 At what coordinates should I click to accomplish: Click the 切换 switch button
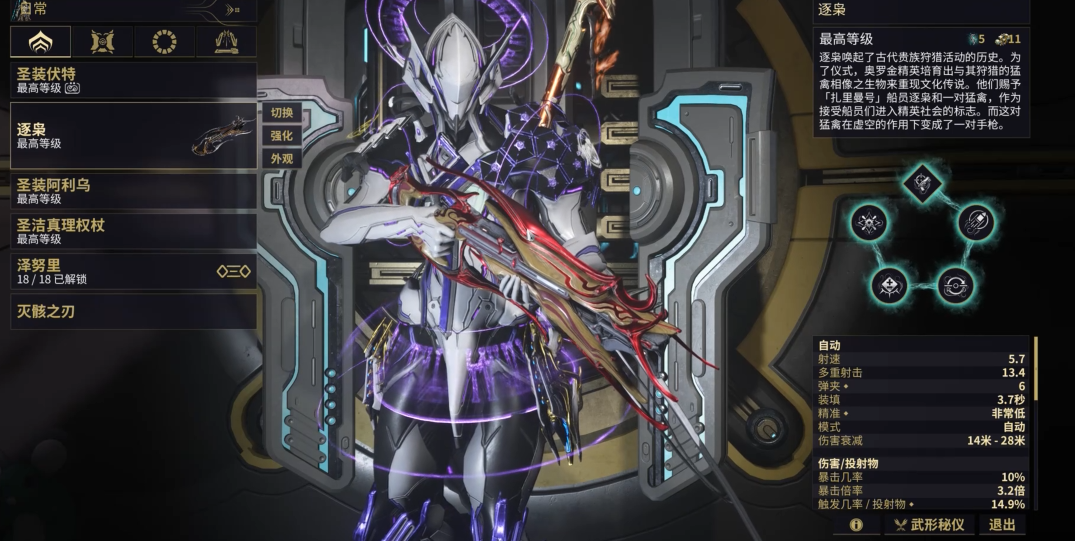click(282, 113)
